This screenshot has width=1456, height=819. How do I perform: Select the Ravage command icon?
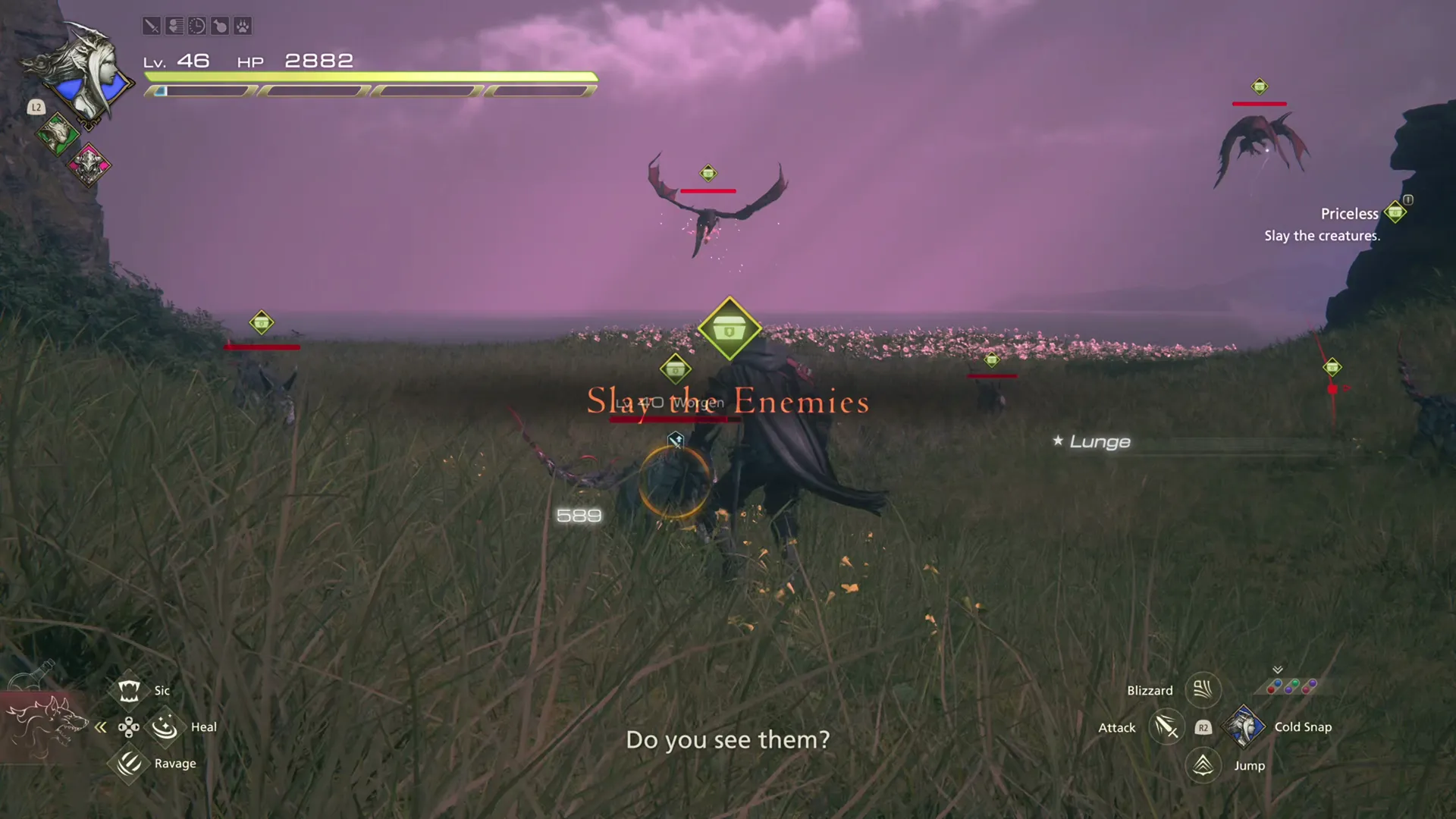coord(129,764)
